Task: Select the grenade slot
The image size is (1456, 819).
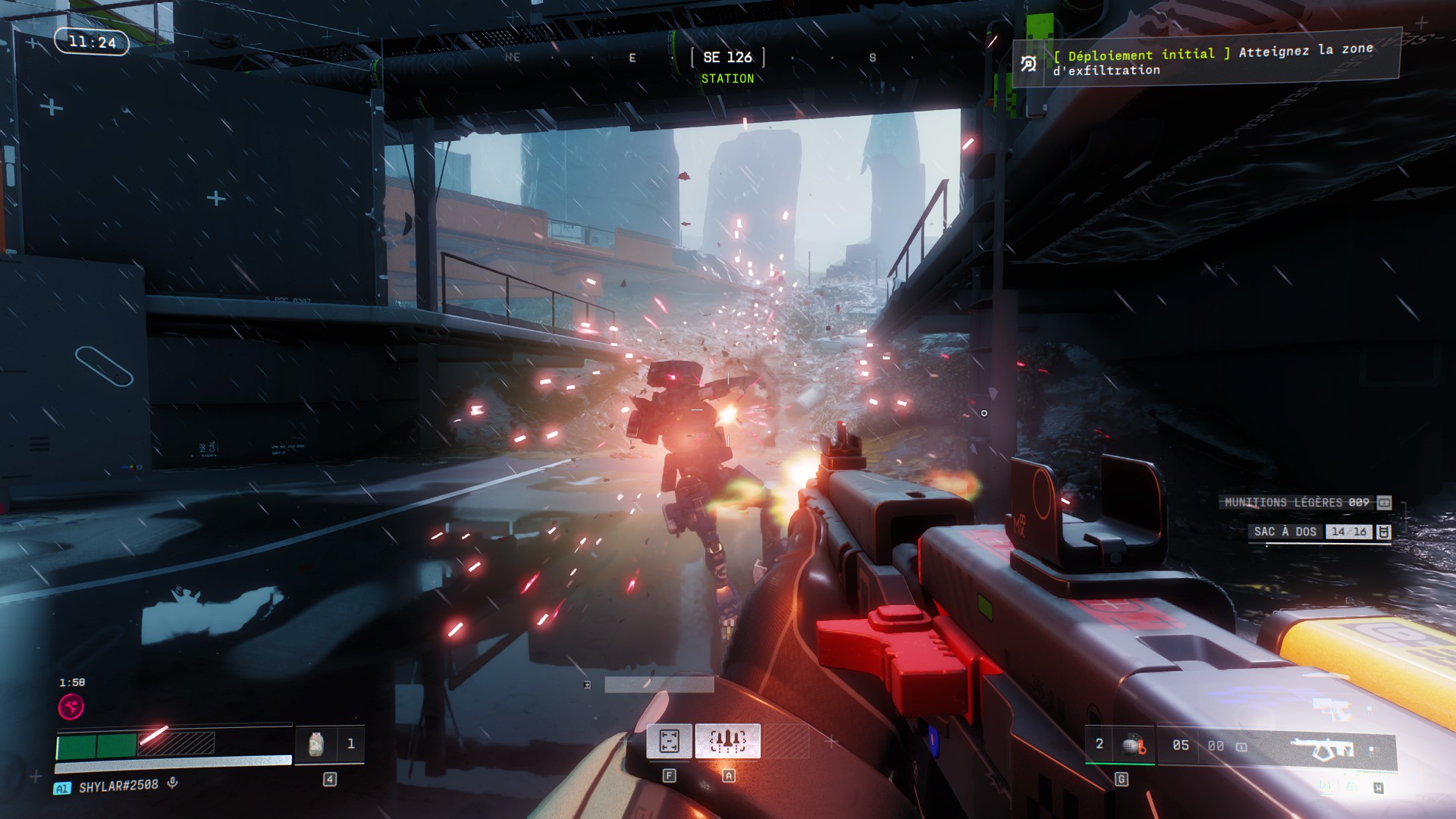Action: tap(1132, 745)
